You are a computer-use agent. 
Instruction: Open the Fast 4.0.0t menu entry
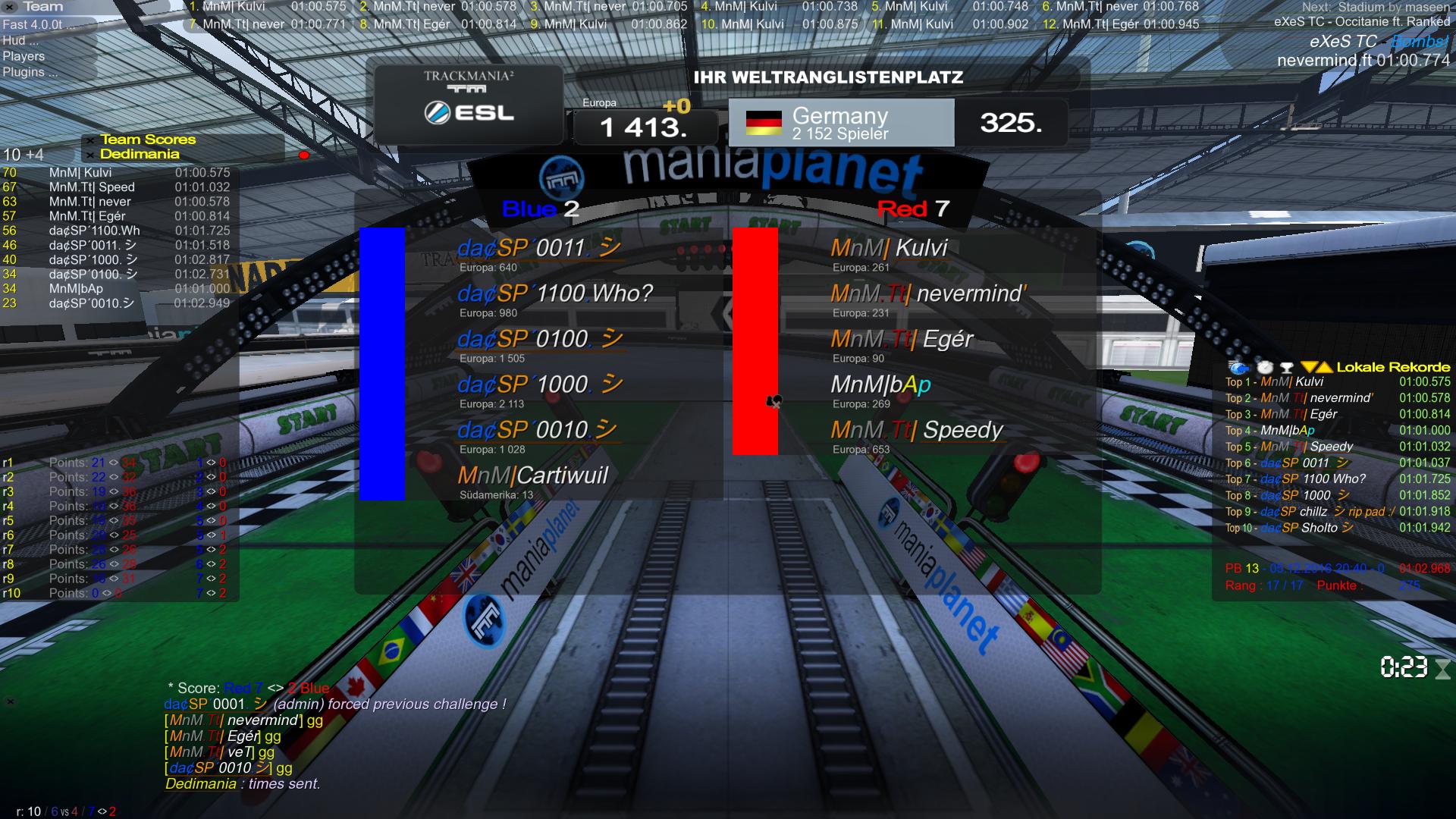pyautogui.click(x=33, y=24)
